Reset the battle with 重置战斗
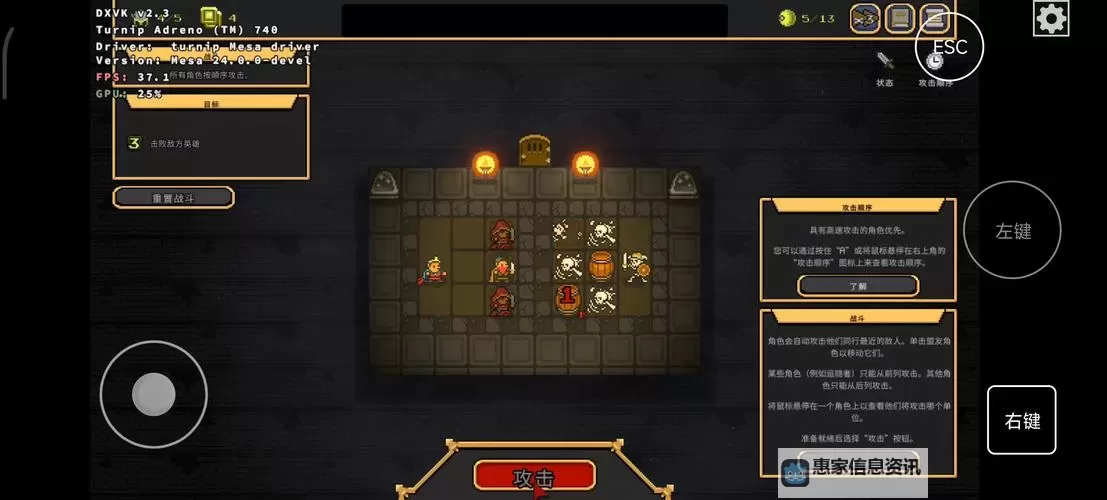 [174, 198]
